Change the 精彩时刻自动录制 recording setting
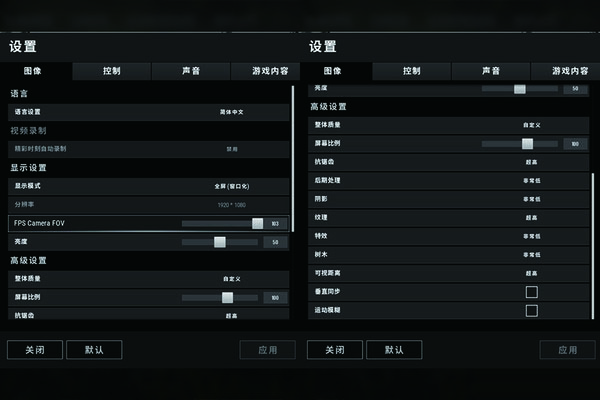Screen dimensions: 600x400 [231, 148]
